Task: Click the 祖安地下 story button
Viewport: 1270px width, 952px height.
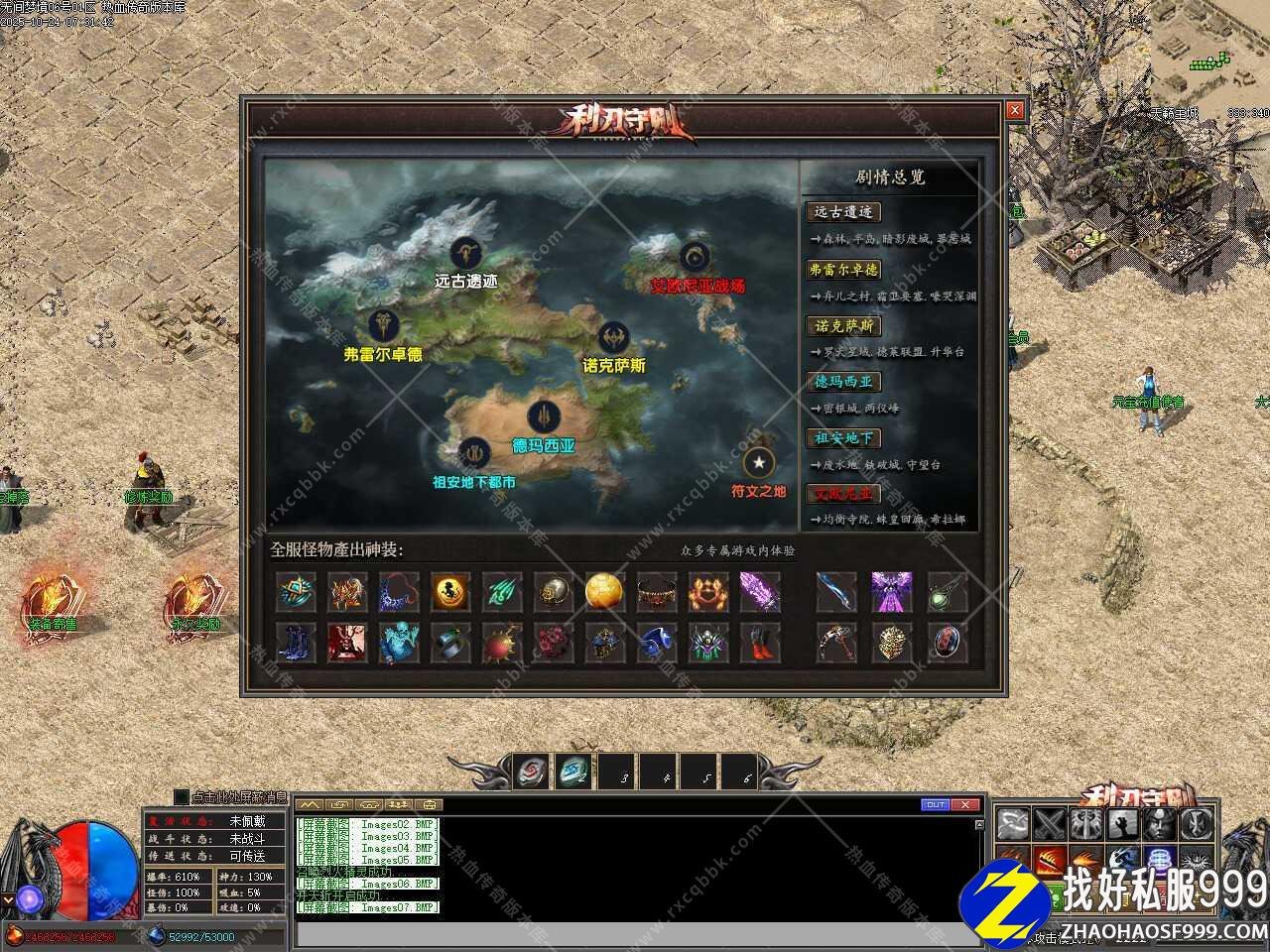Action: [x=843, y=438]
